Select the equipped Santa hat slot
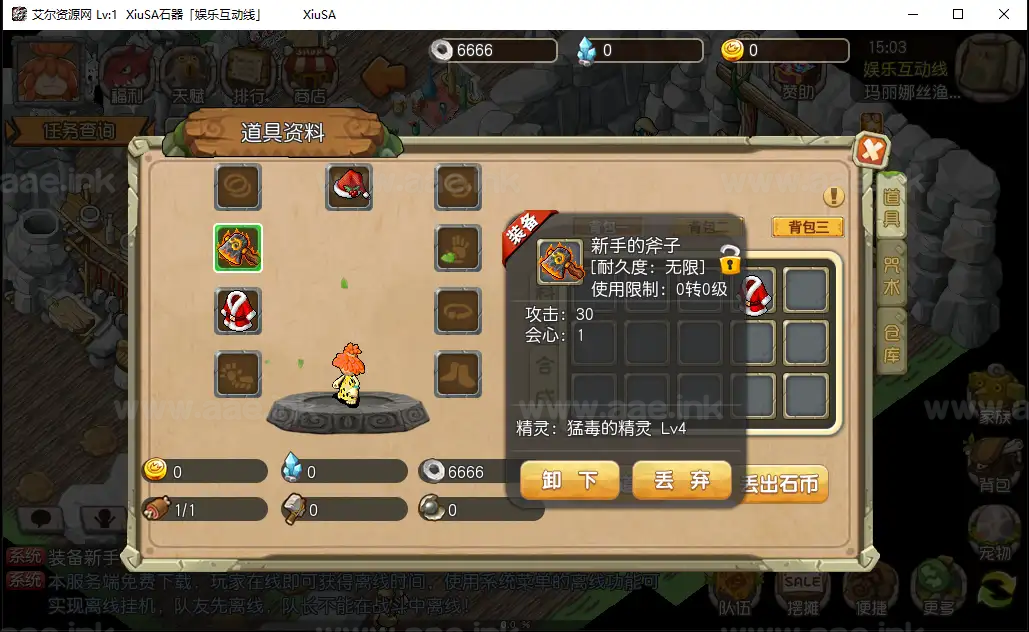The width and height of the screenshot is (1029, 632). (x=349, y=187)
